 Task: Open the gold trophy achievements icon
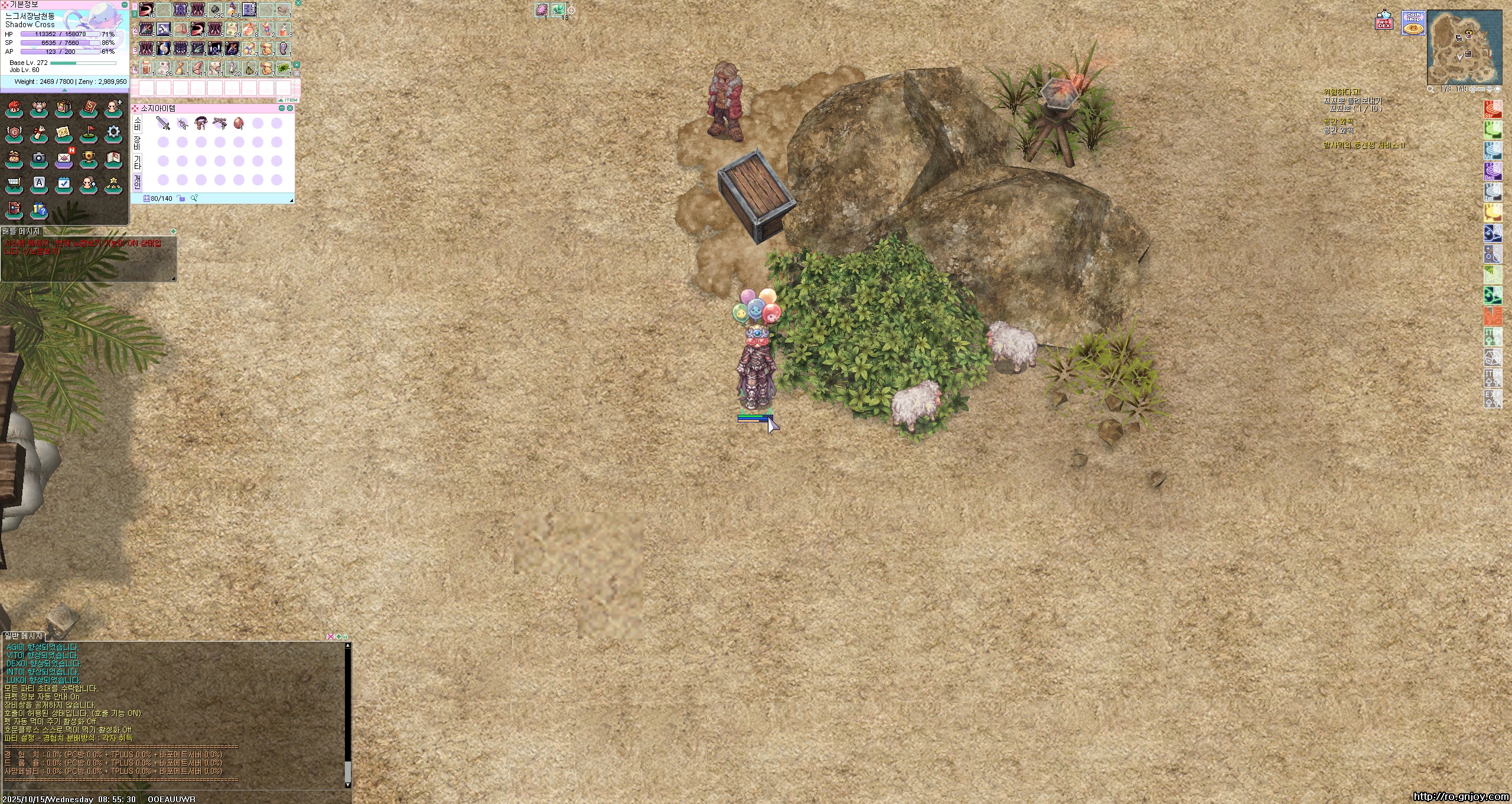(89, 159)
